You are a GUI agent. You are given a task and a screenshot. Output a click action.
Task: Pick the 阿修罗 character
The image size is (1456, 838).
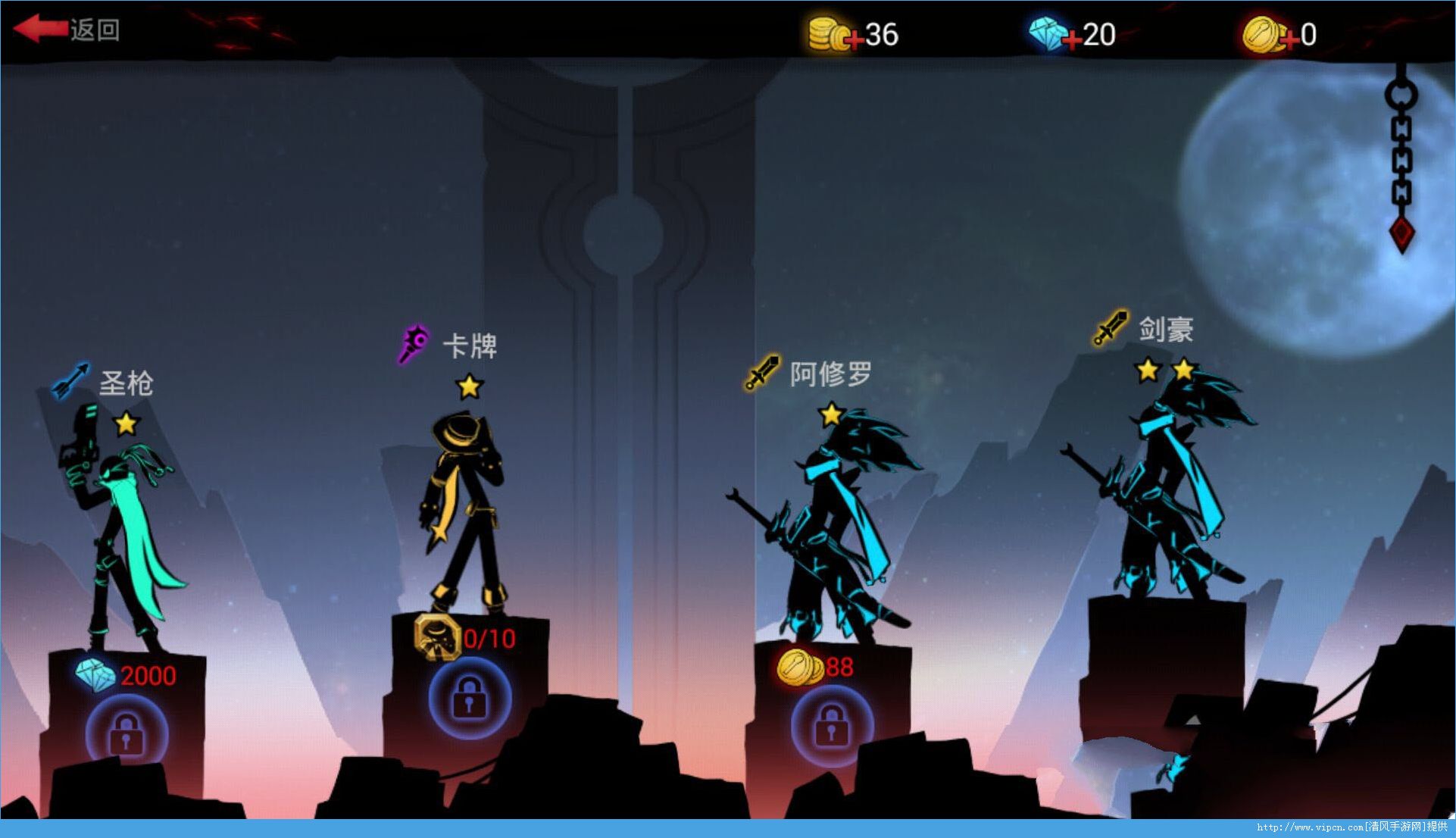(x=833, y=523)
